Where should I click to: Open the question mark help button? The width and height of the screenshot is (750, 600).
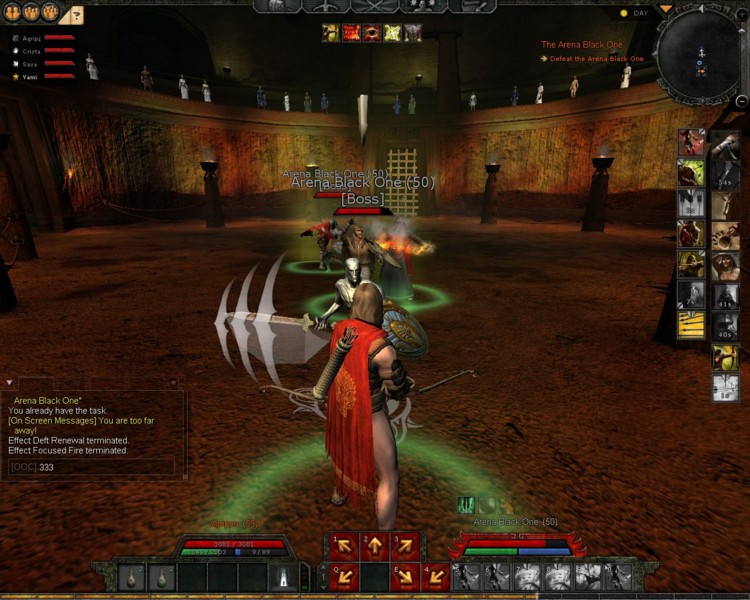pos(77,15)
